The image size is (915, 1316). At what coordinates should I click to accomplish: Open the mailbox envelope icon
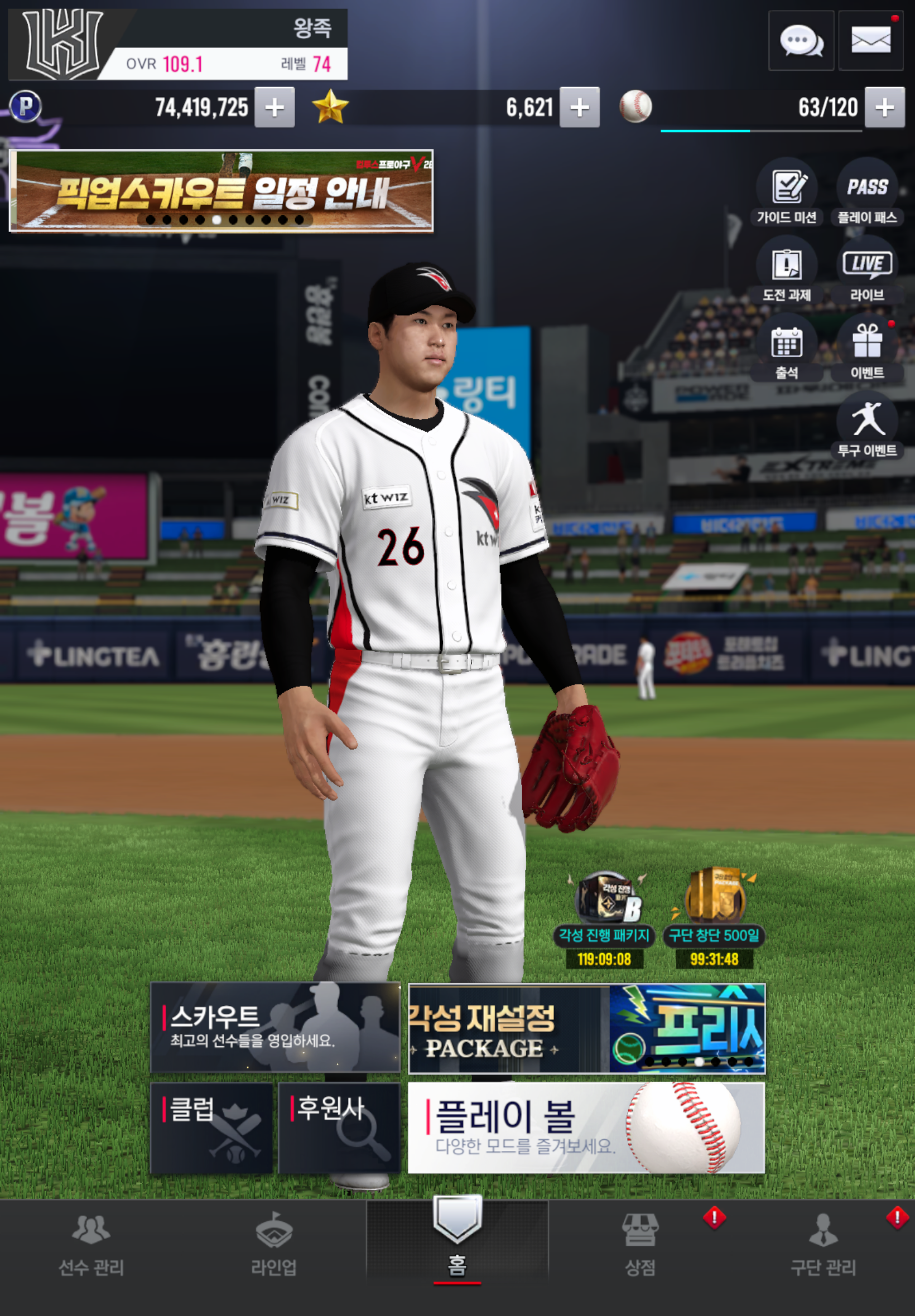click(x=870, y=41)
